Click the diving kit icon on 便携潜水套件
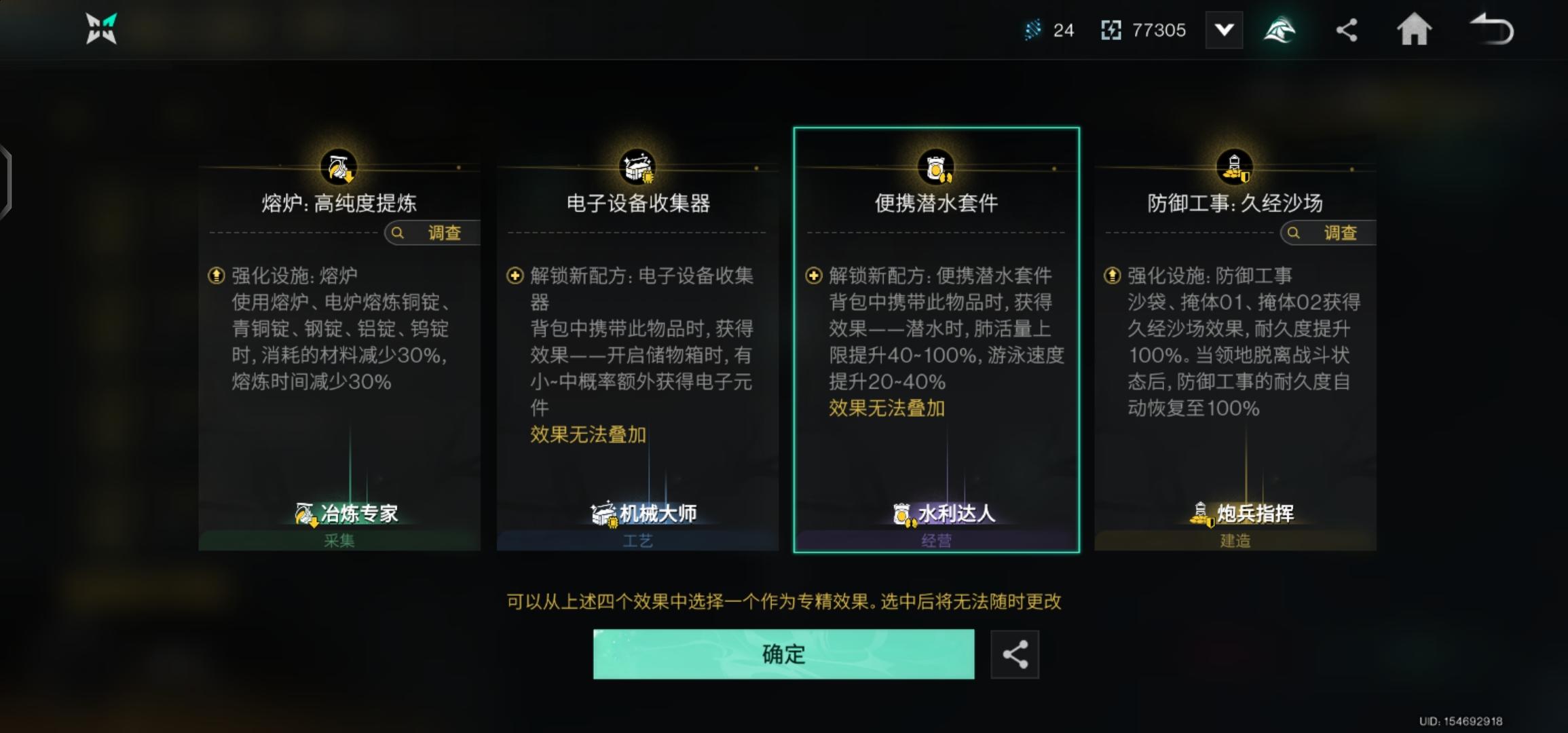Viewport: 1568px width, 733px height. 935,165
